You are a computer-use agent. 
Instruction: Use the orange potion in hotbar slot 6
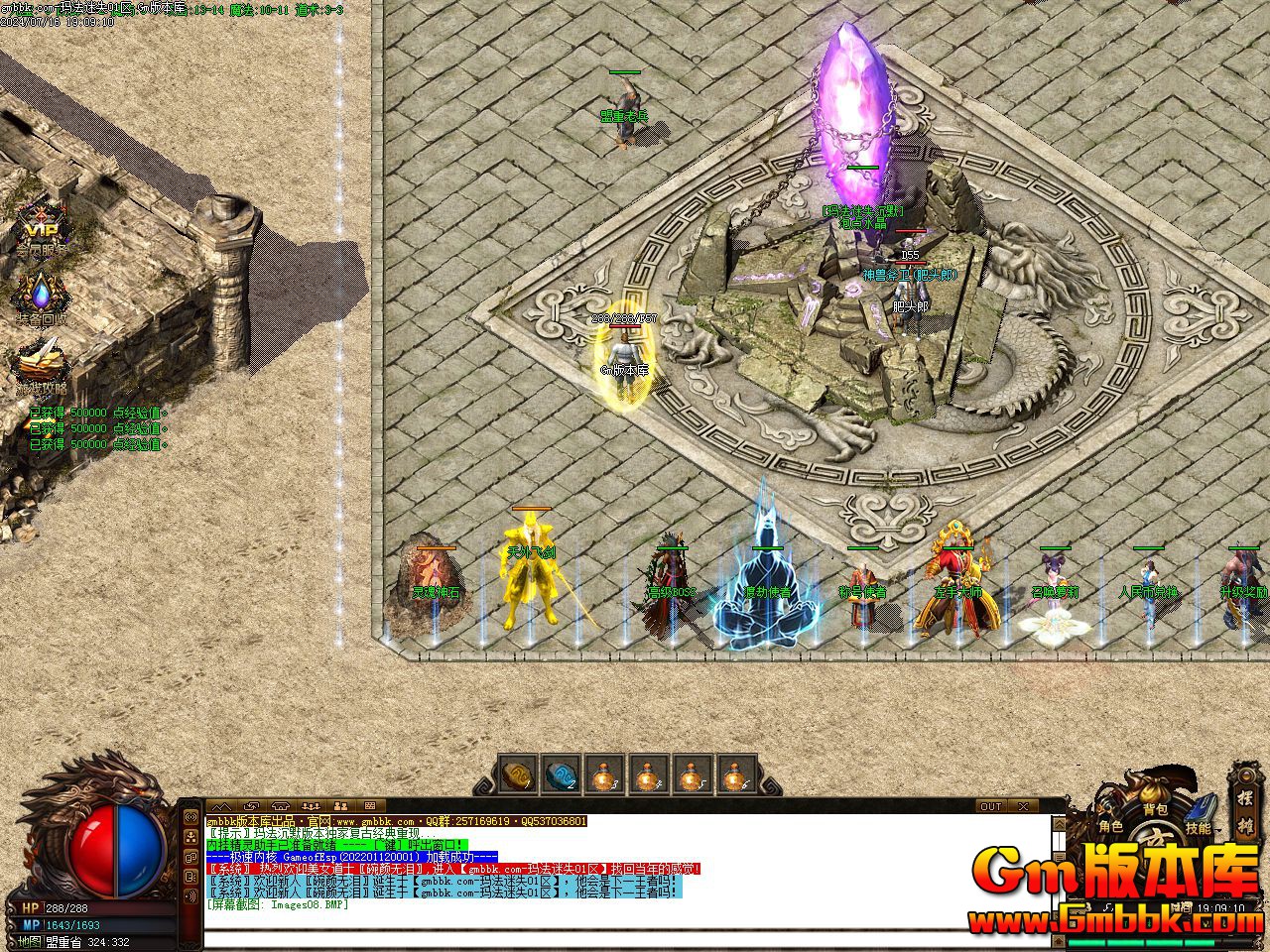coord(734,774)
